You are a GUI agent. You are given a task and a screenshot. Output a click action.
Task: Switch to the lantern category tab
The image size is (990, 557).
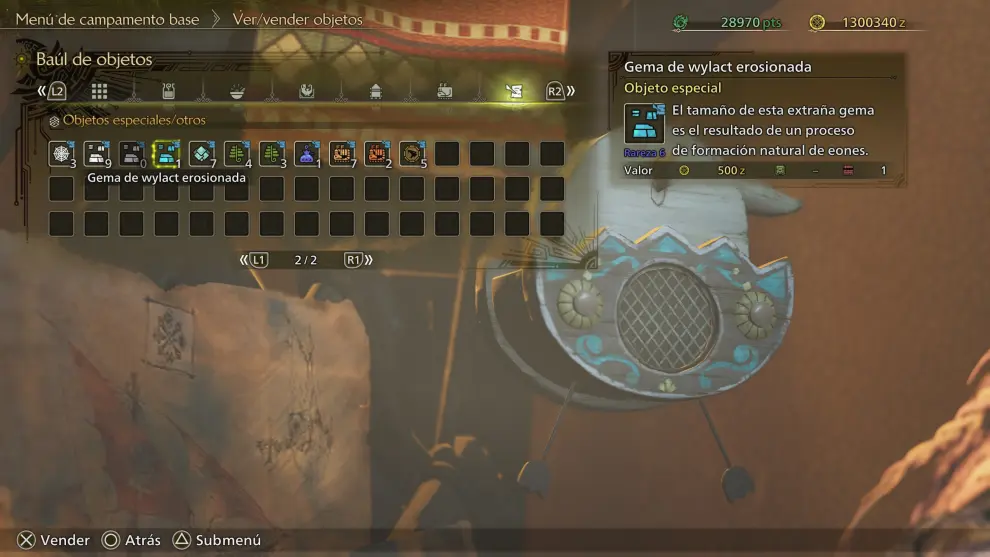[x=375, y=91]
